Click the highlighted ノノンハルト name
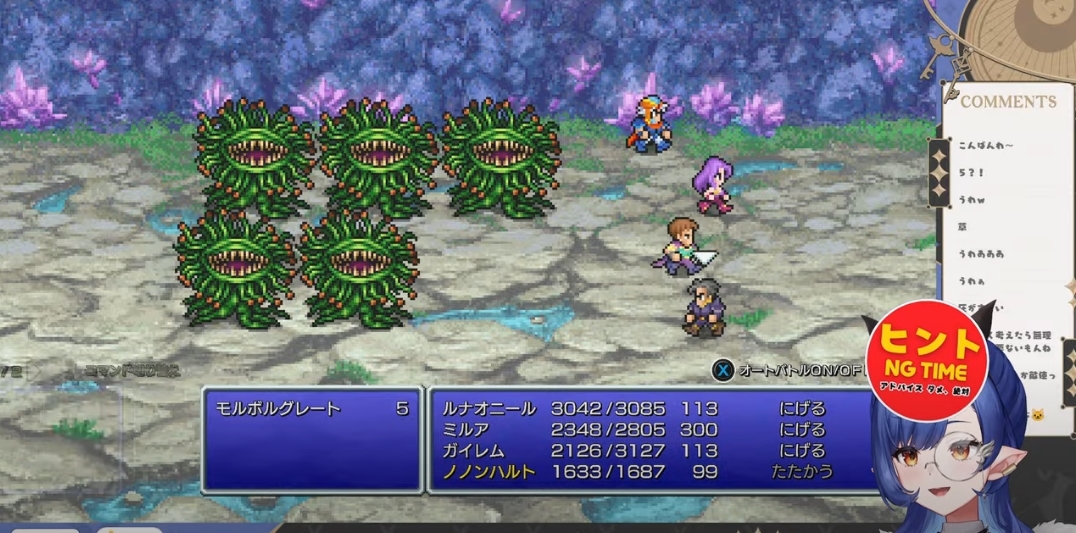 pyautogui.click(x=487, y=472)
